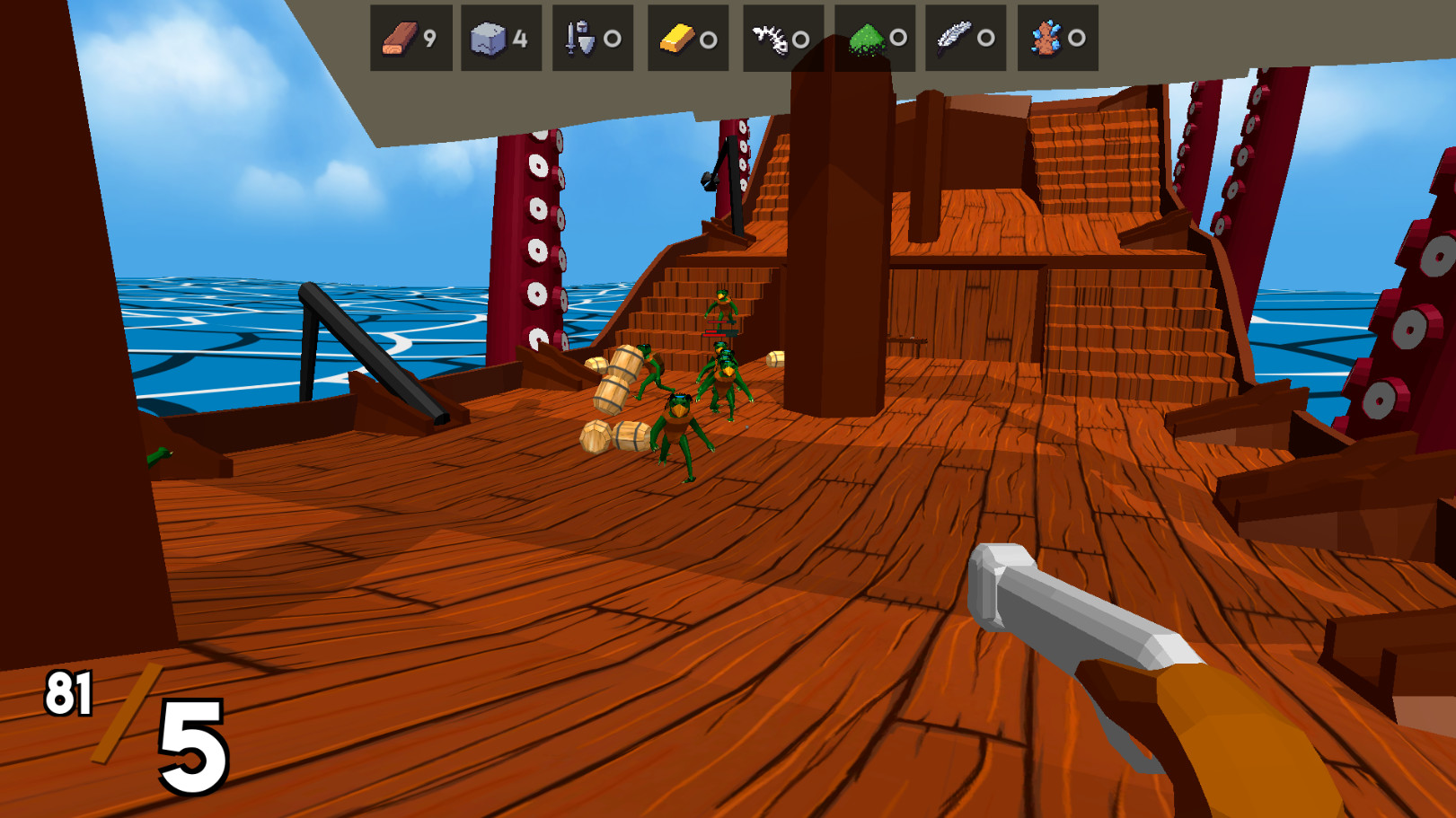This screenshot has width=1456, height=818.
Task: Select the feather resource slot
Action: (955, 38)
